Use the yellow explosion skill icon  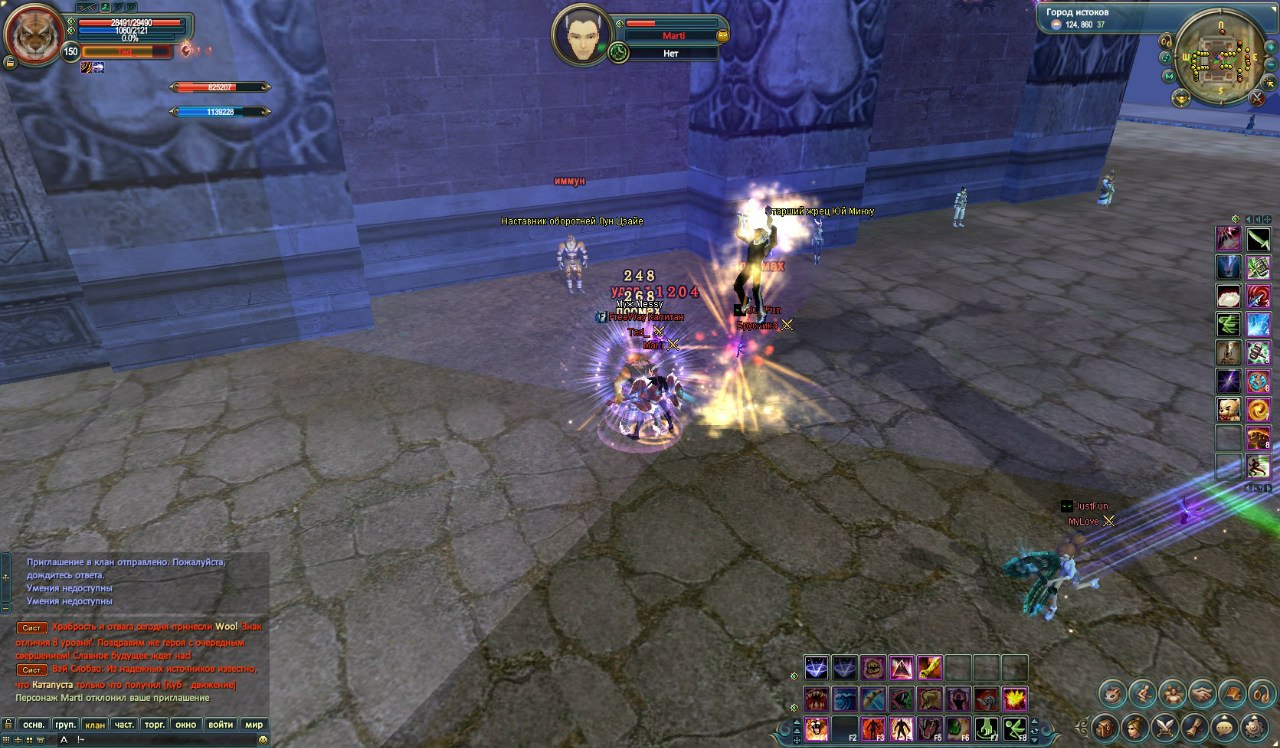point(1015,698)
